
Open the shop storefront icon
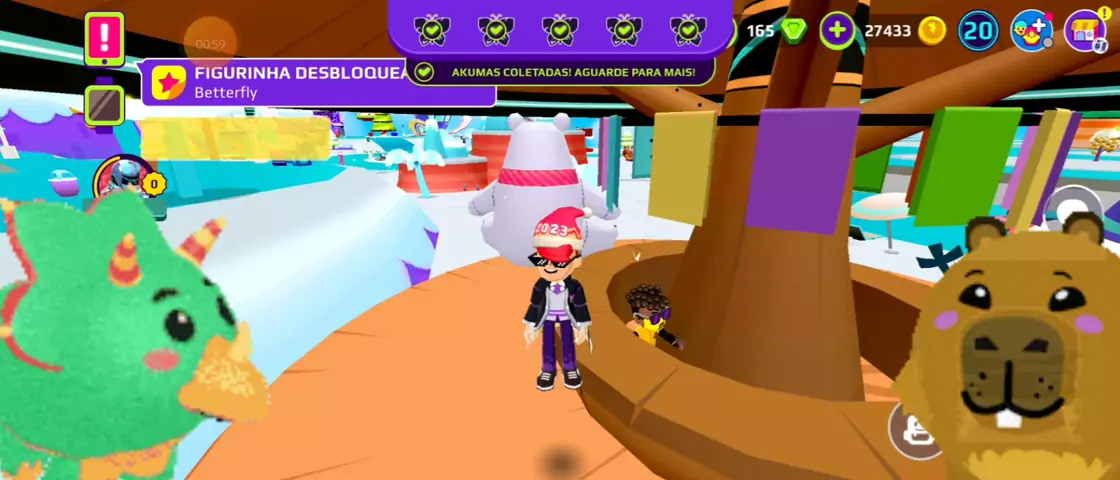[x=1084, y=31]
